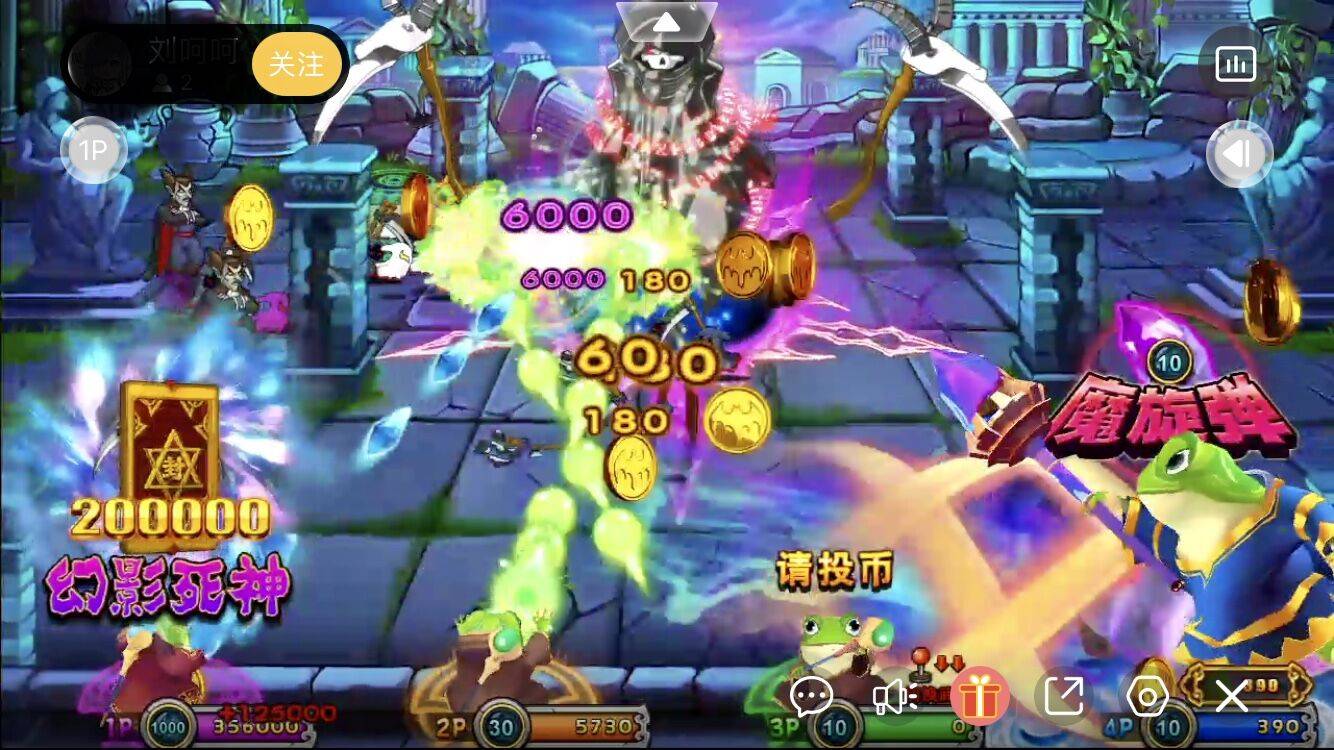Click the round left-pointing arrow button
The height and width of the screenshot is (750, 1334).
pos(1239,155)
